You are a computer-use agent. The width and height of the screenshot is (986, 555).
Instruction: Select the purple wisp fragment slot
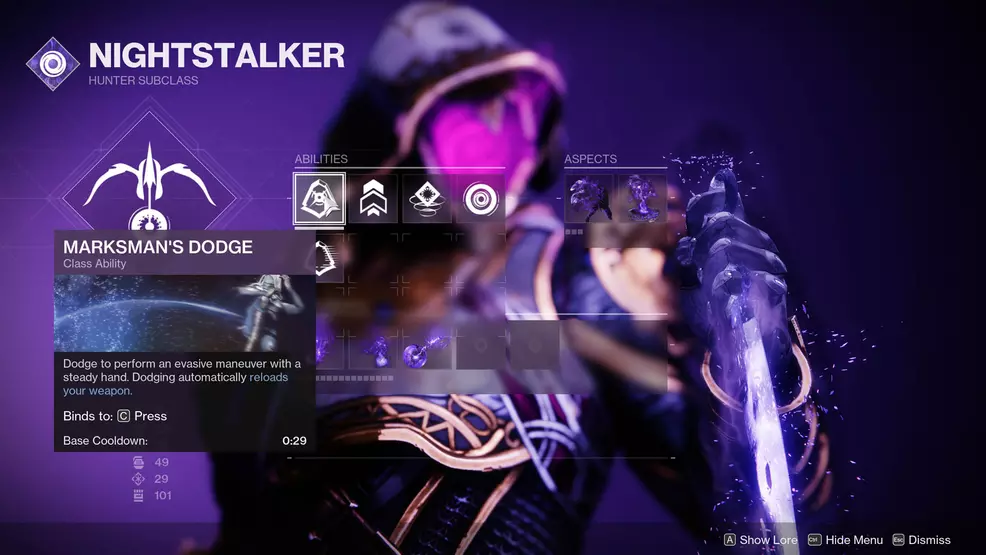(x=373, y=351)
